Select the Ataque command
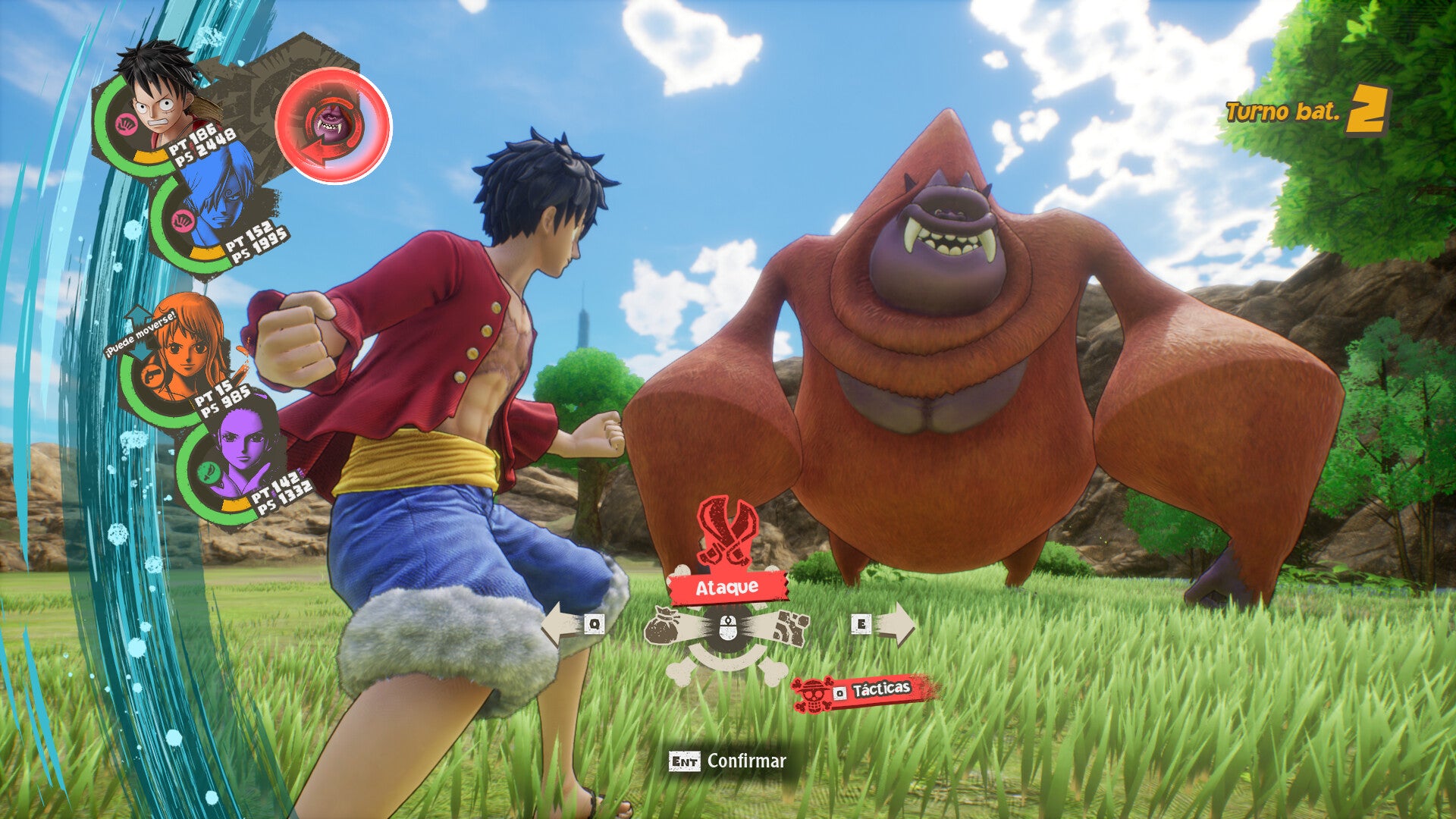The height and width of the screenshot is (819, 1456). point(727,587)
